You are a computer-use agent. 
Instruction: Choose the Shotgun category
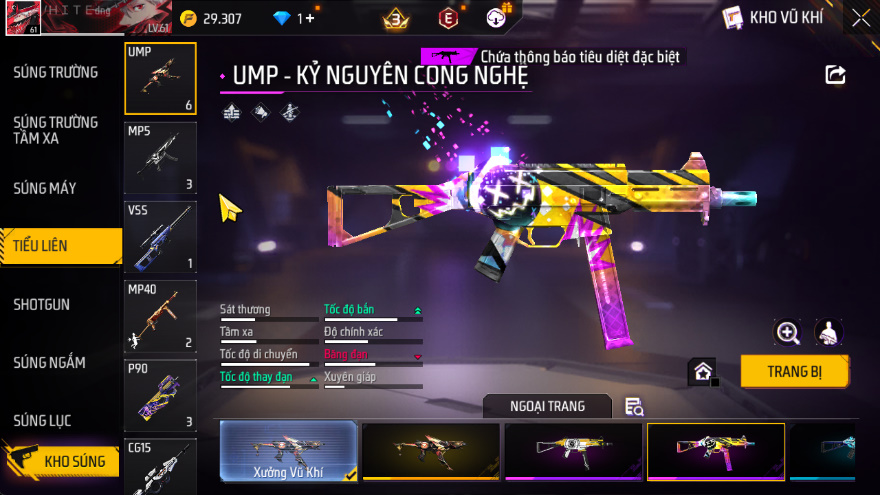[x=42, y=304]
